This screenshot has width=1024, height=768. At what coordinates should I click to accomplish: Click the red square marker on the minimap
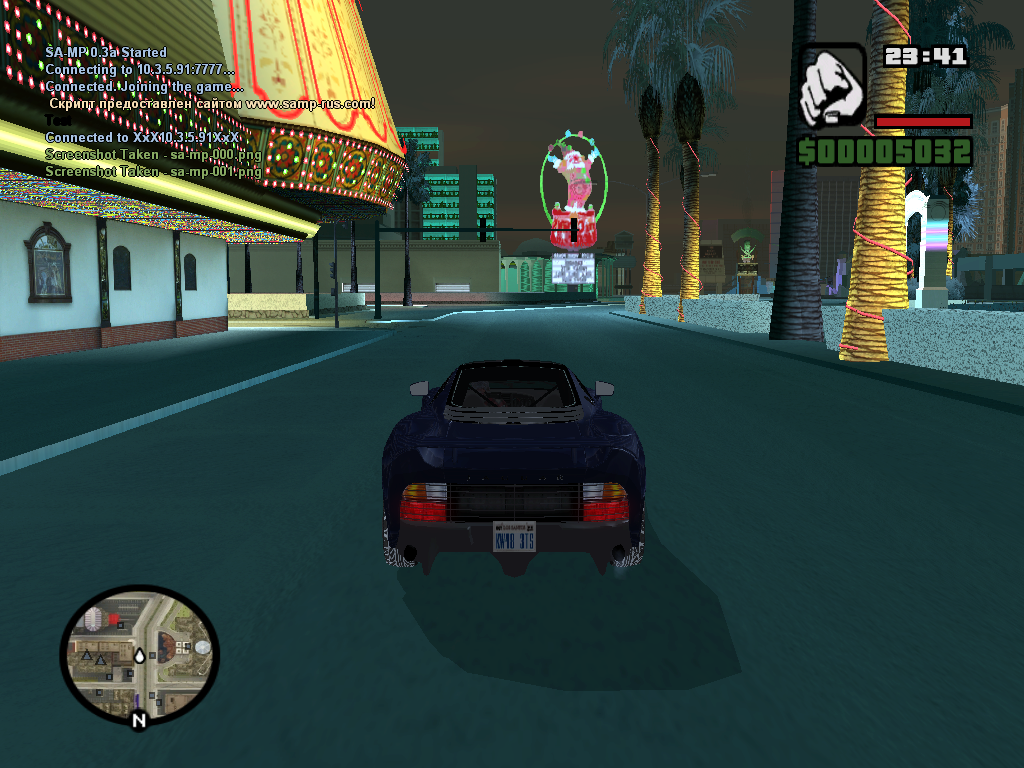pos(112,620)
